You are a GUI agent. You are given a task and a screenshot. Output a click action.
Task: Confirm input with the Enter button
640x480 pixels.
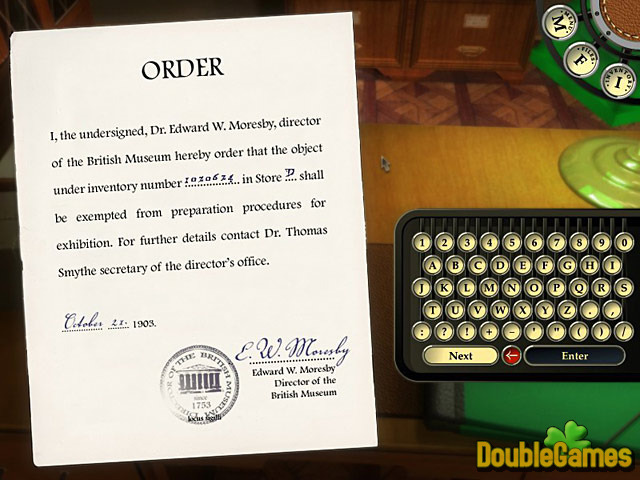[x=574, y=355]
